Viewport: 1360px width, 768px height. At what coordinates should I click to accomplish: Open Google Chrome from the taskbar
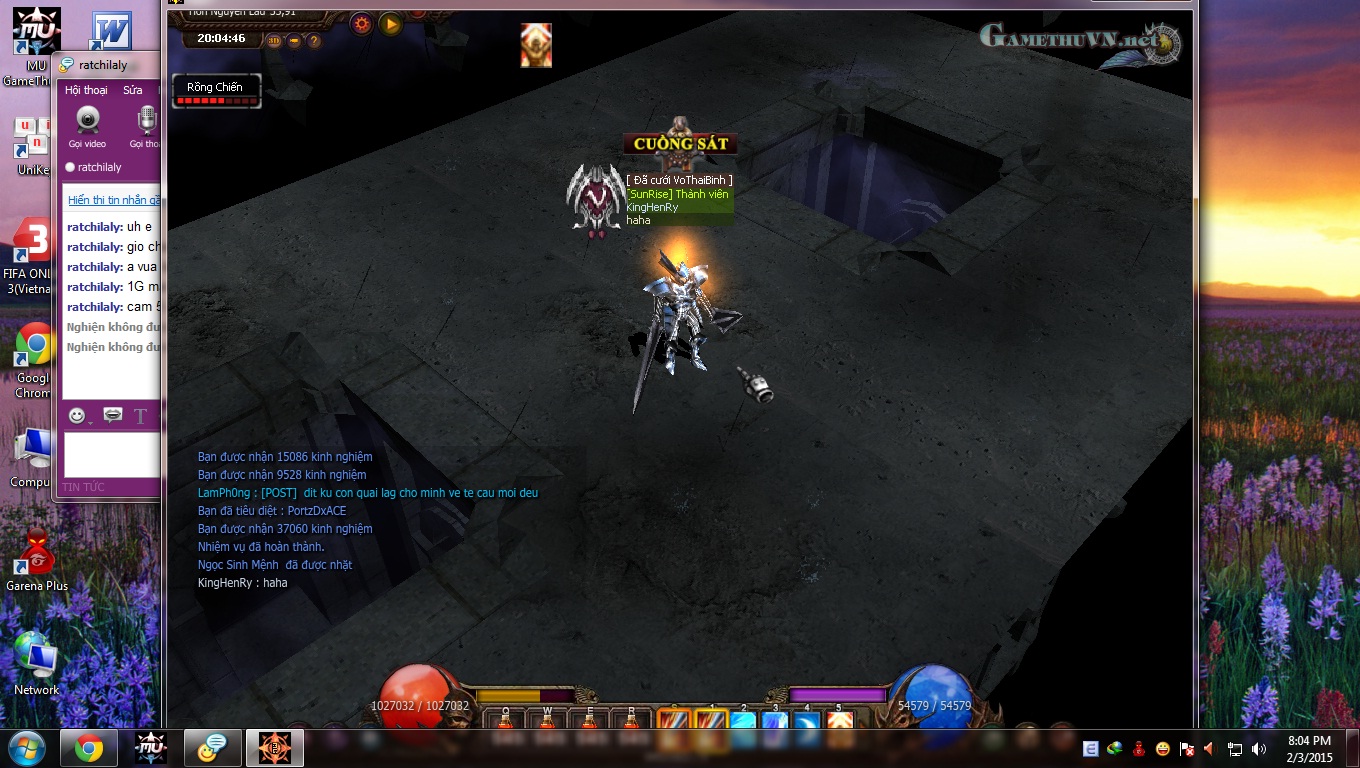(89, 748)
